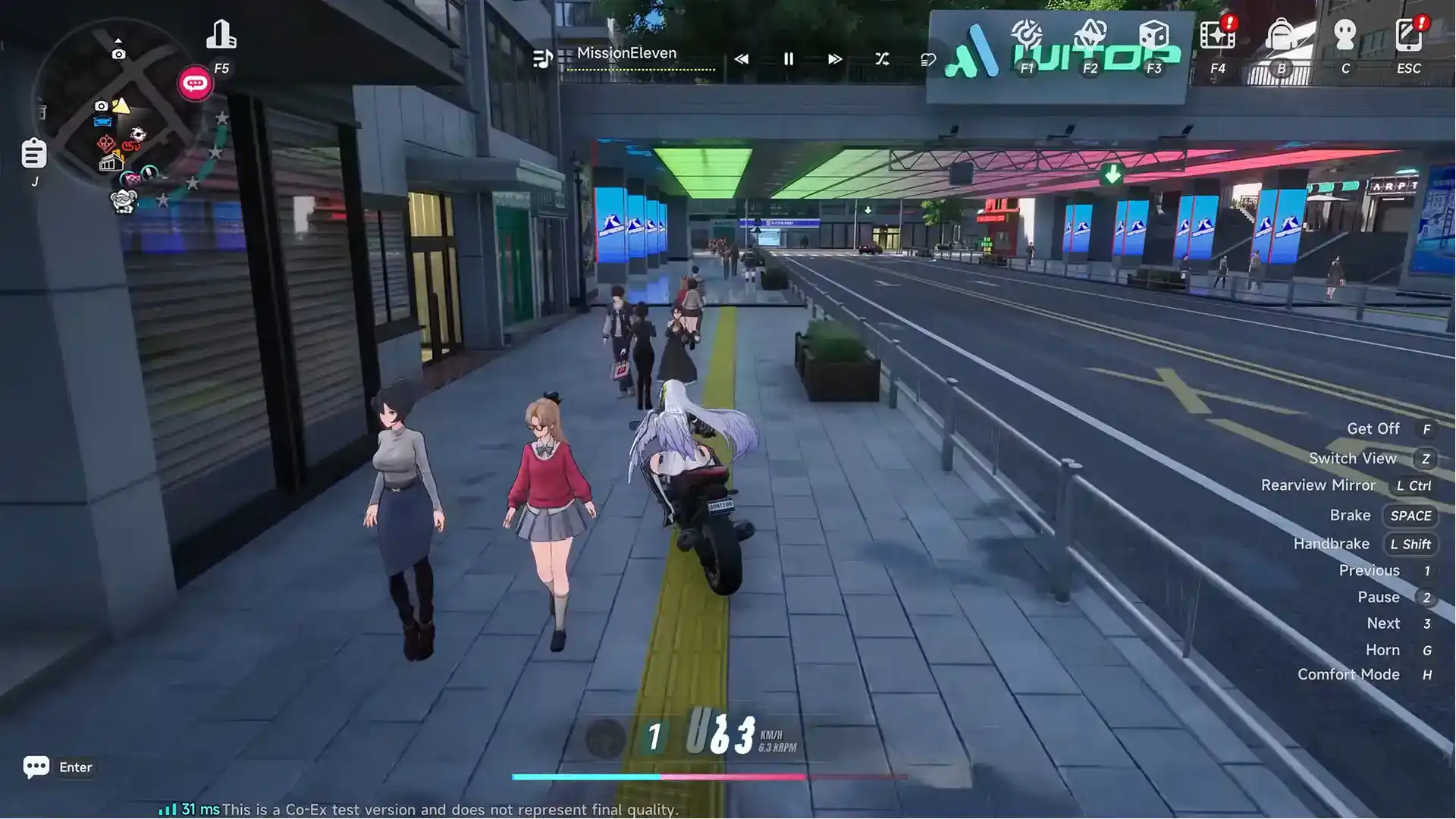Viewport: 1456px width, 819px height.
Task: Open the compass target menu icon
Action: pyautogui.click(x=1027, y=36)
